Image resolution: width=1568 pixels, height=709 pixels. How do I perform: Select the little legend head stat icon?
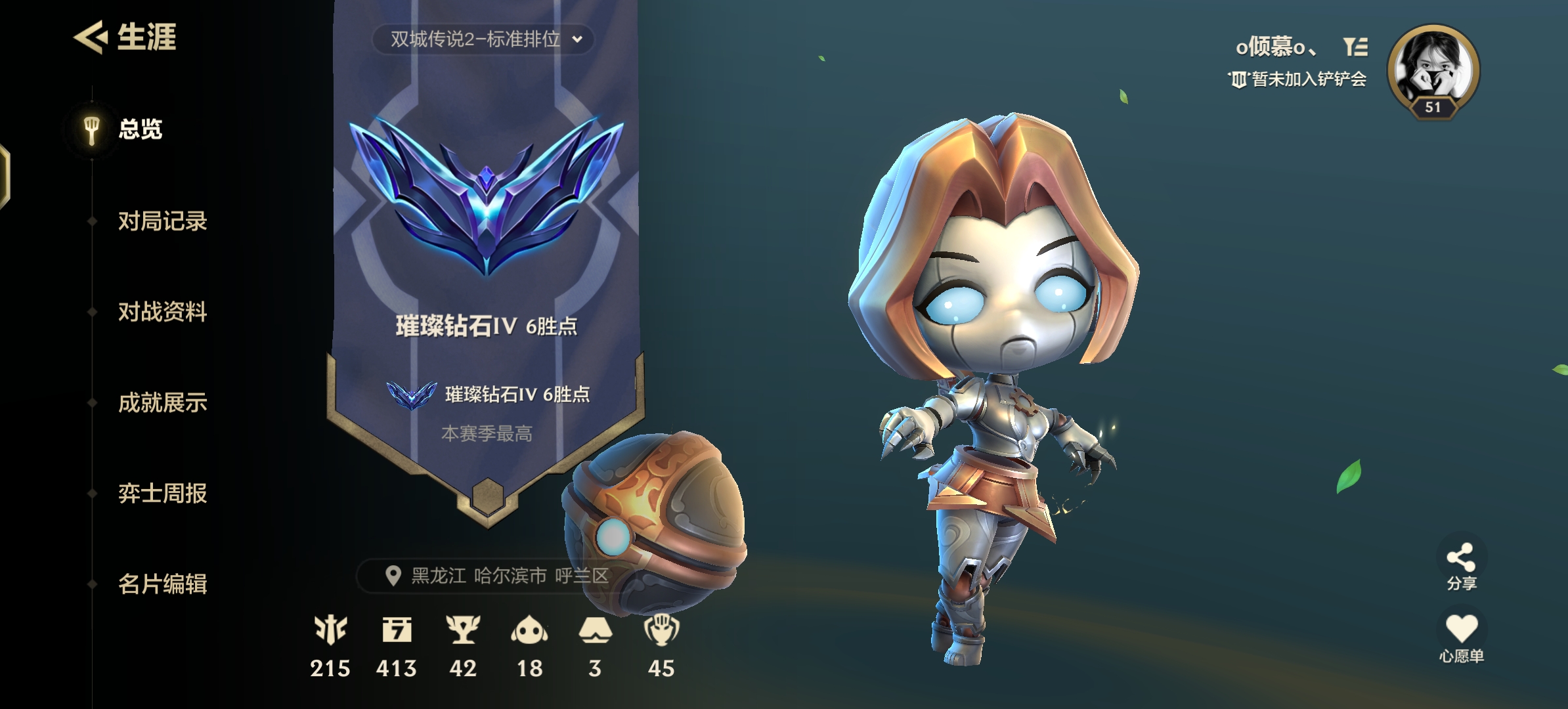click(x=529, y=630)
